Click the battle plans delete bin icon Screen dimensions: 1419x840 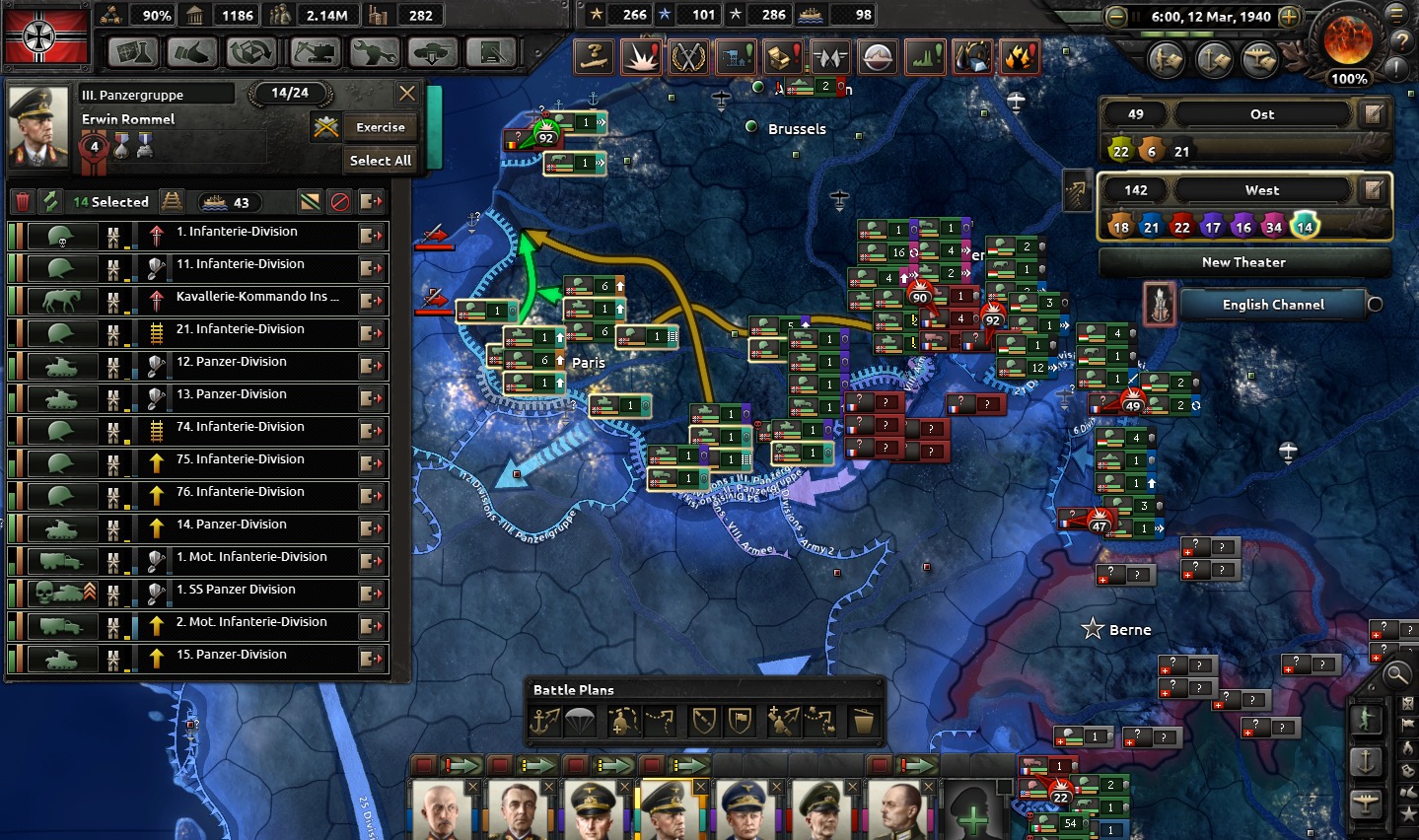863,722
